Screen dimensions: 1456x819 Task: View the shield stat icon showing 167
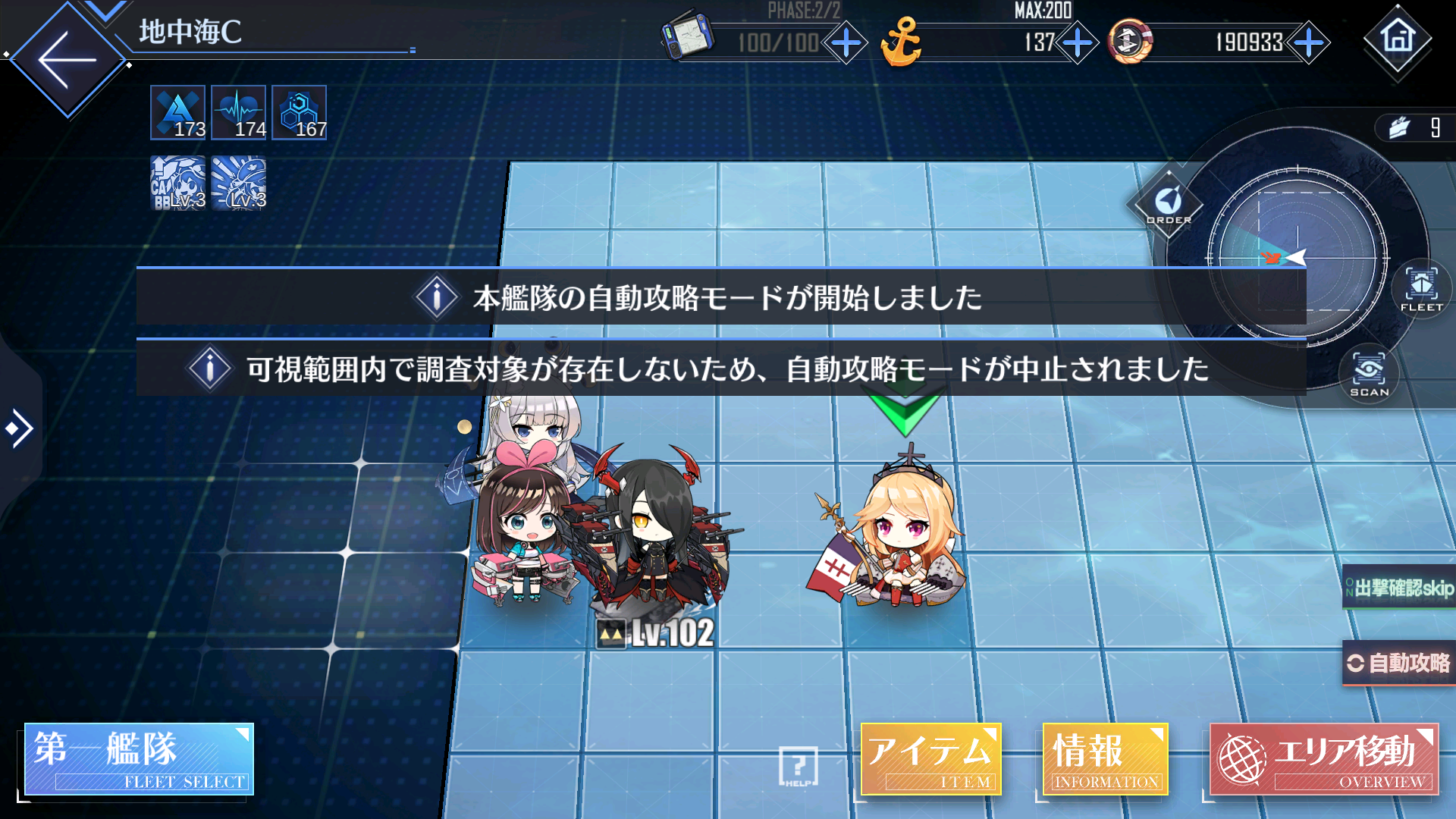299,112
